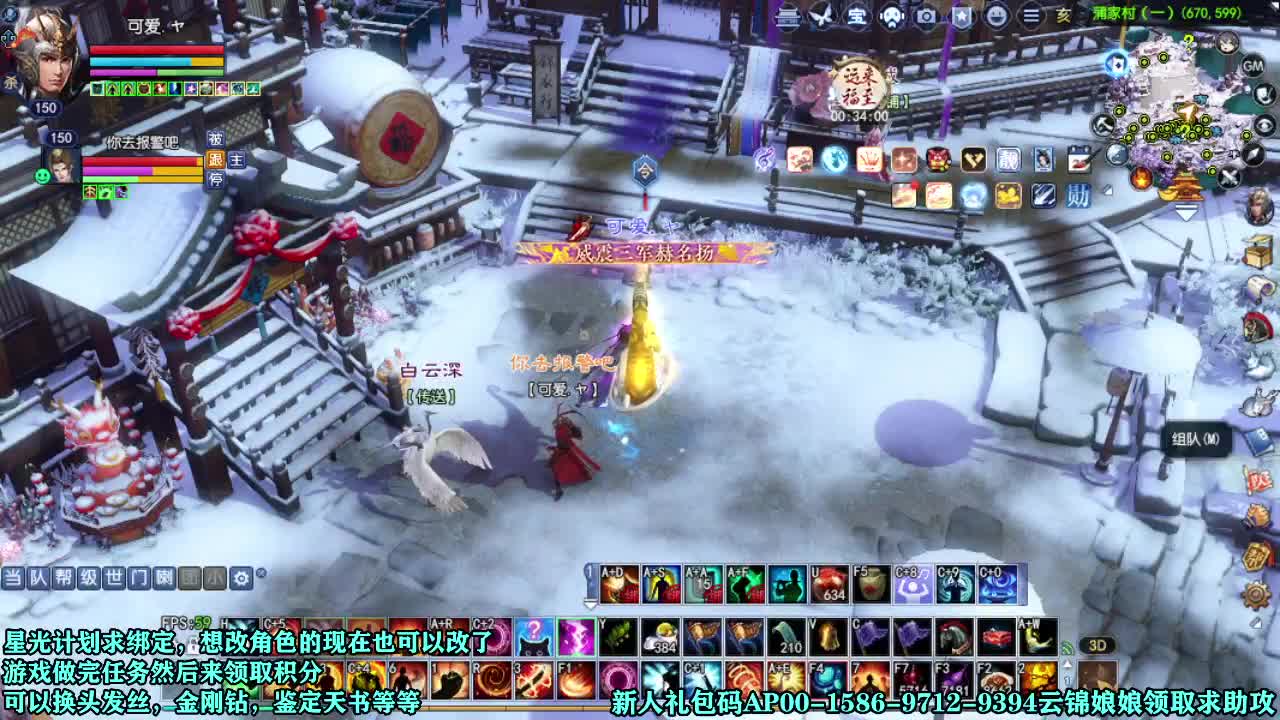Enable 跟 follow on the target frame
1280x720 pixels.
216,160
